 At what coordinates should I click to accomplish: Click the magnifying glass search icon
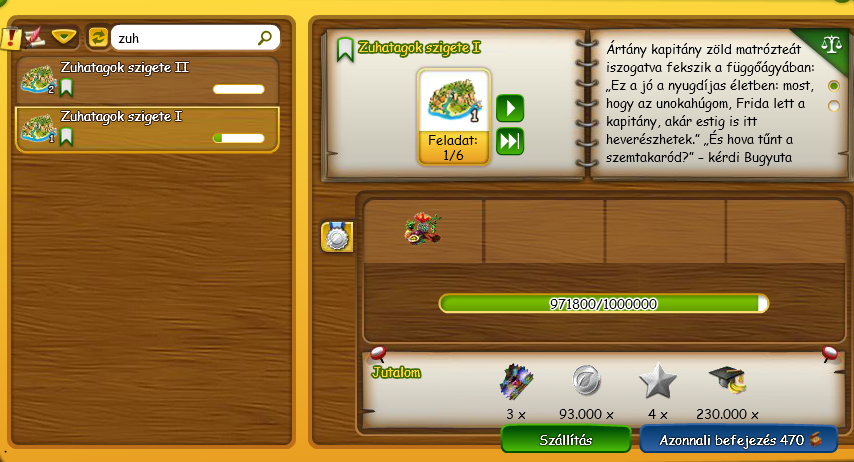coord(265,38)
